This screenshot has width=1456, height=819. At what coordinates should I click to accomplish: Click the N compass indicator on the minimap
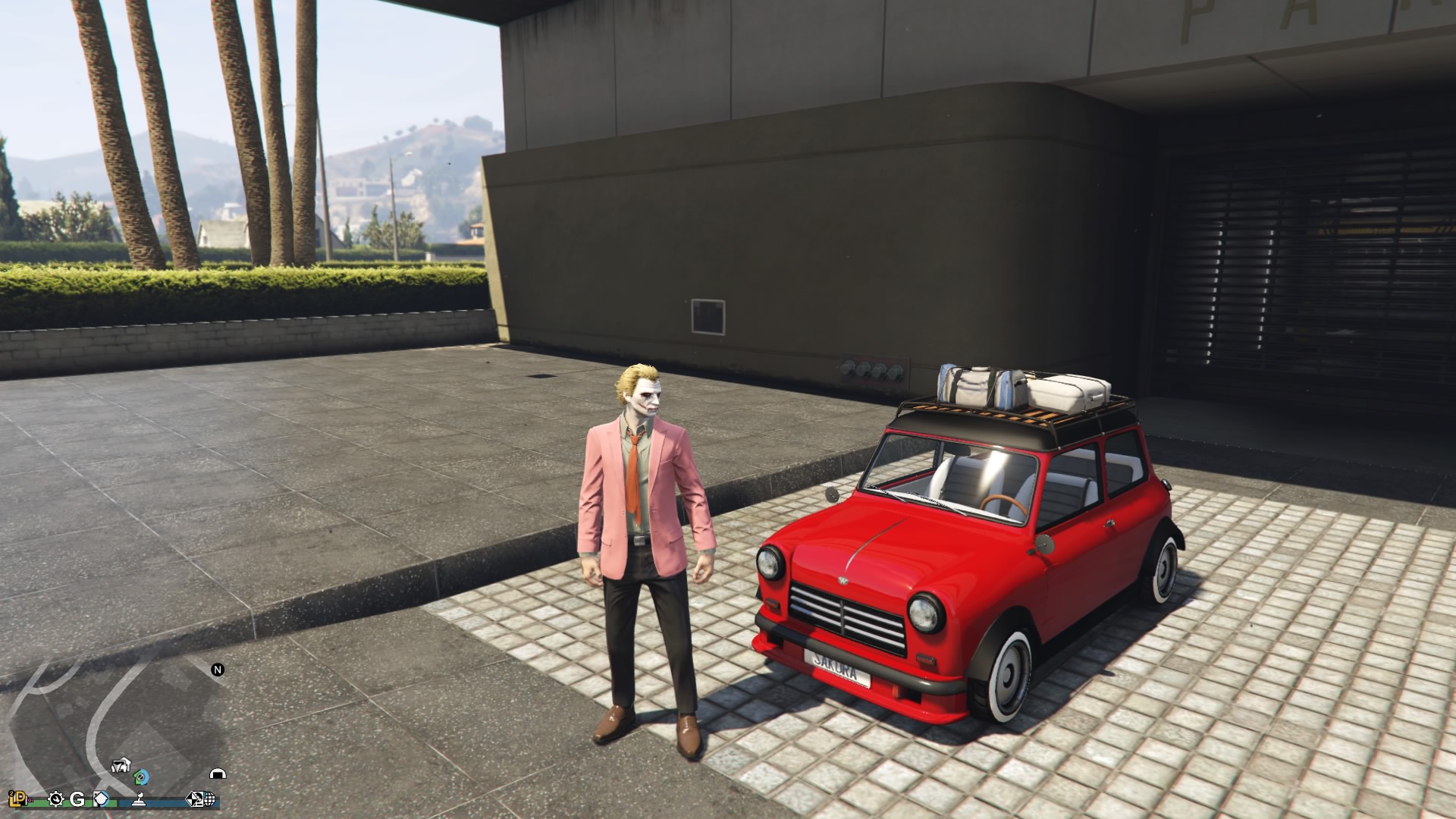click(218, 668)
